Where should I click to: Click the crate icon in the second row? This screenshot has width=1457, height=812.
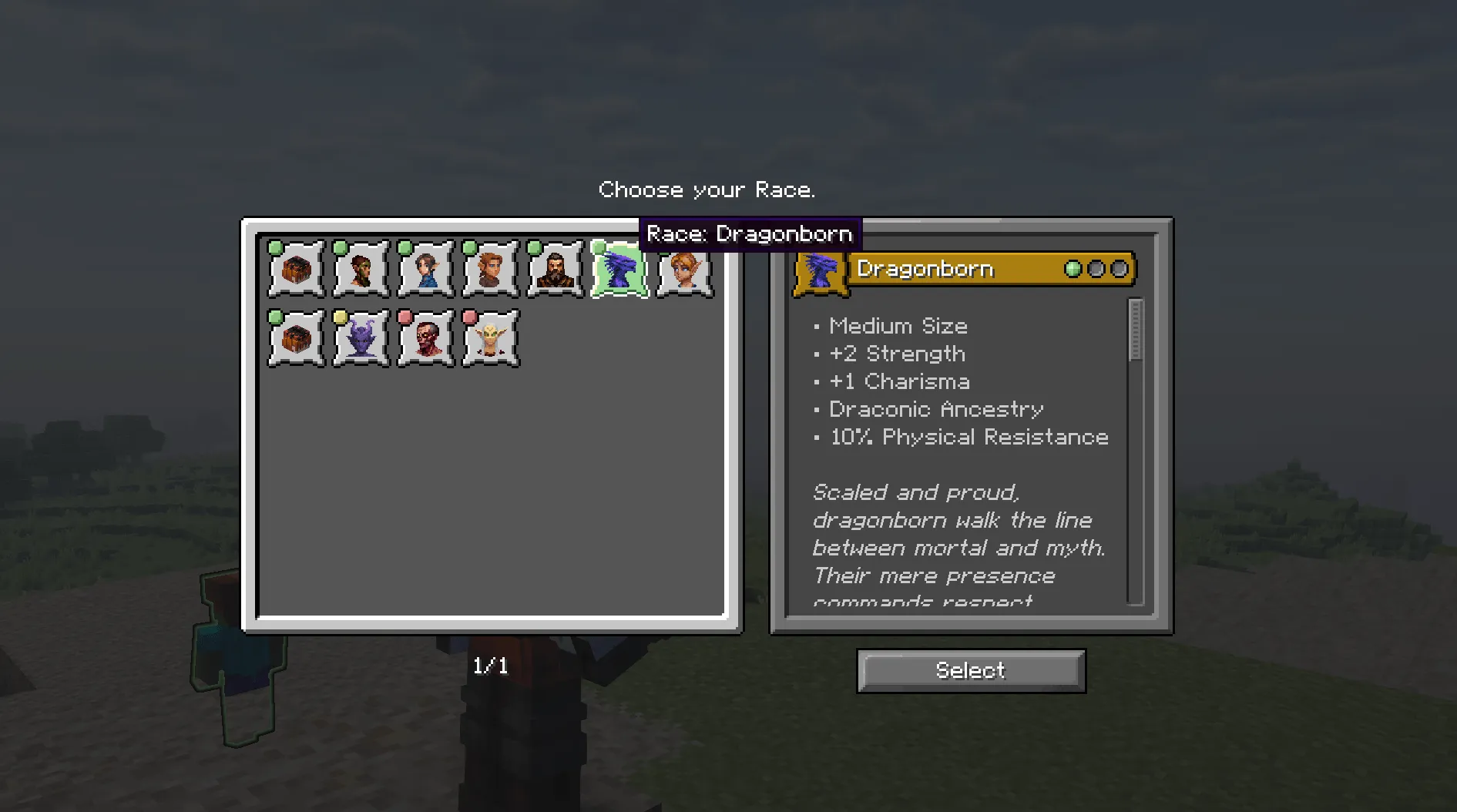(295, 337)
